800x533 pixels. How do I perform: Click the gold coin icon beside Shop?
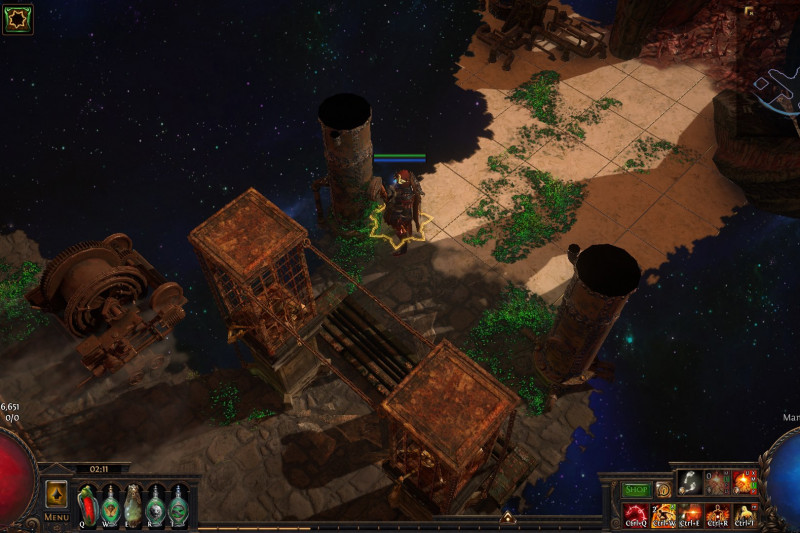[662, 490]
